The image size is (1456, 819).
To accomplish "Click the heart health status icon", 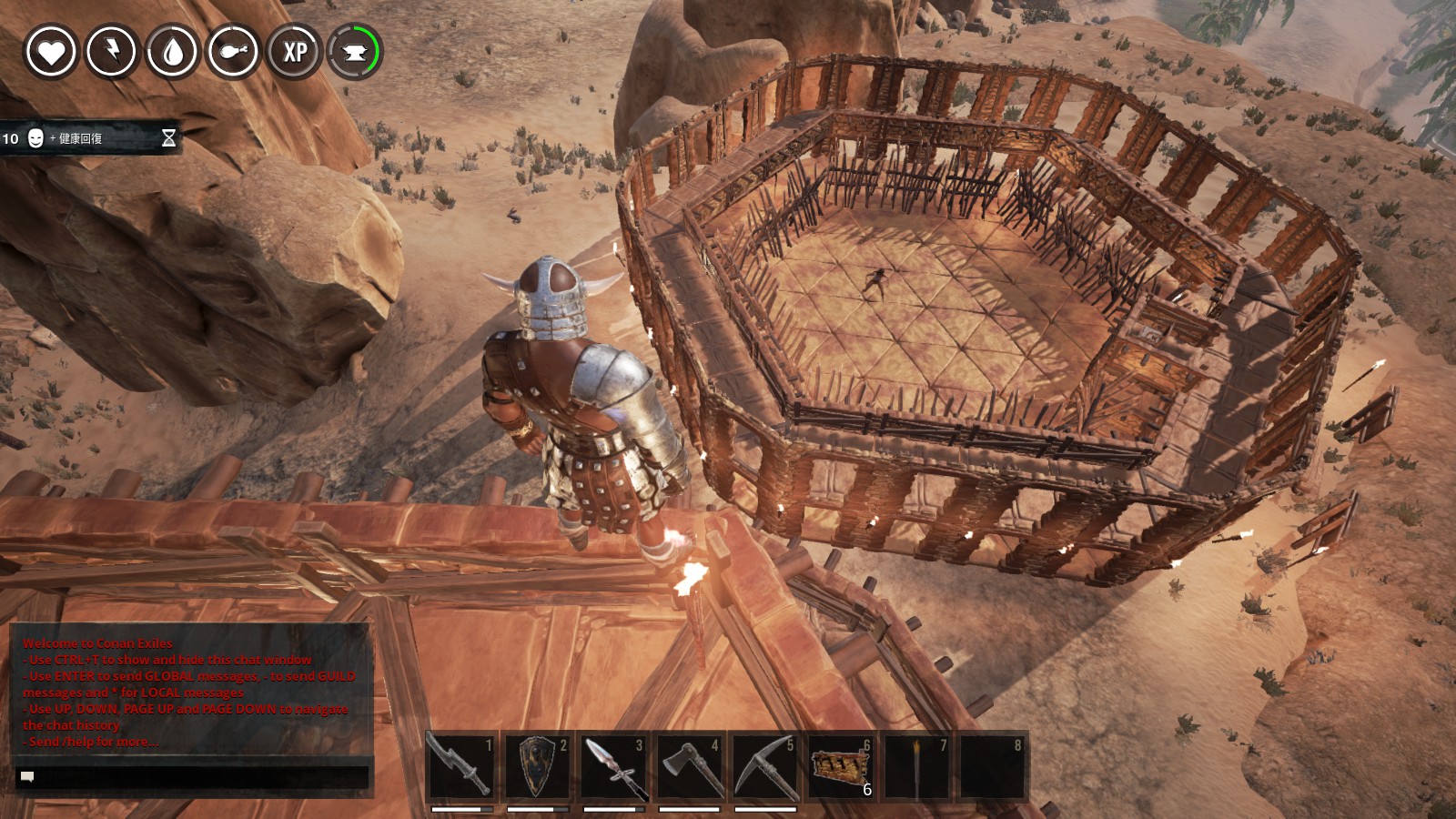I will coord(50,52).
